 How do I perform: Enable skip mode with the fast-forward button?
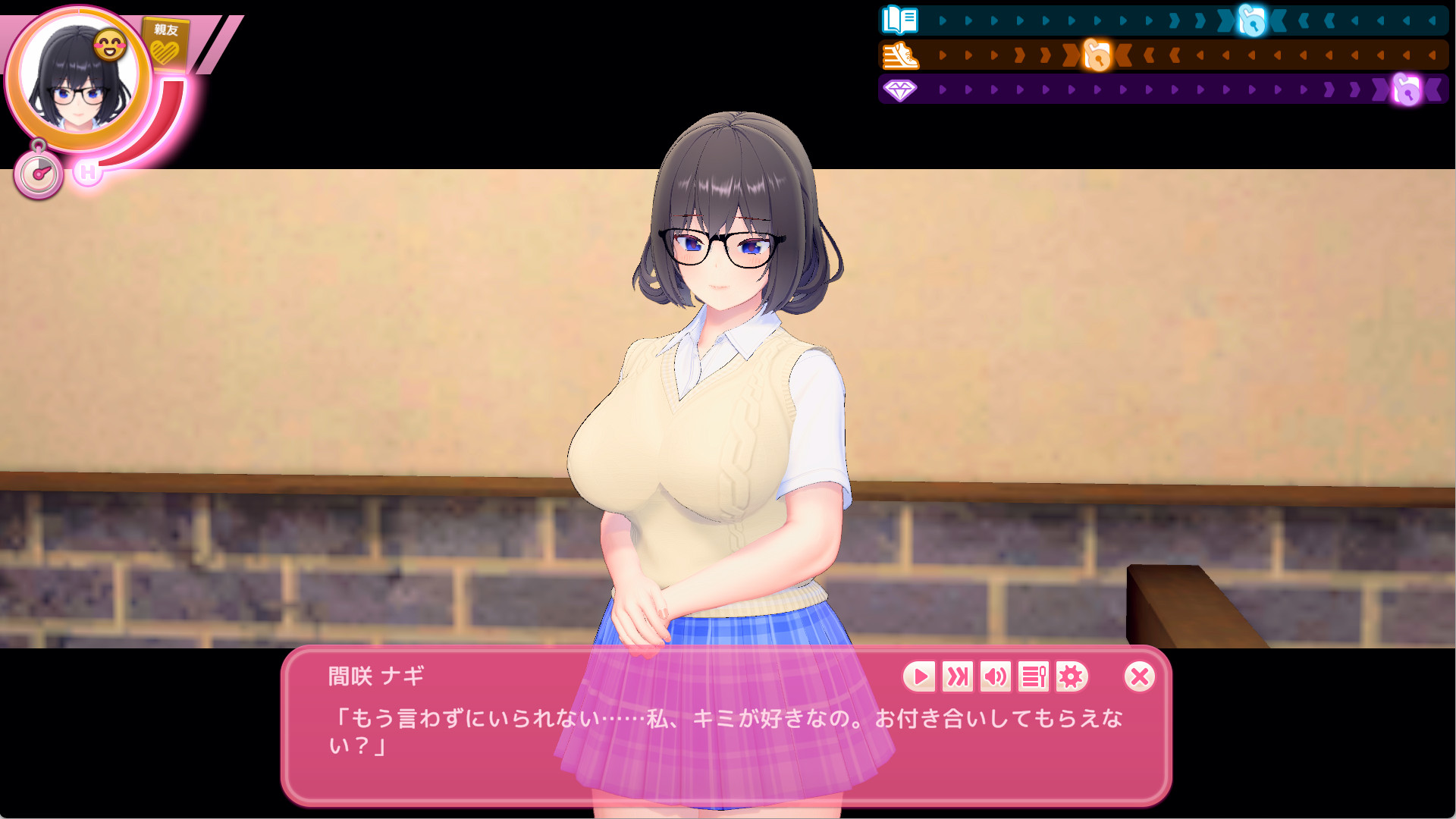(957, 678)
